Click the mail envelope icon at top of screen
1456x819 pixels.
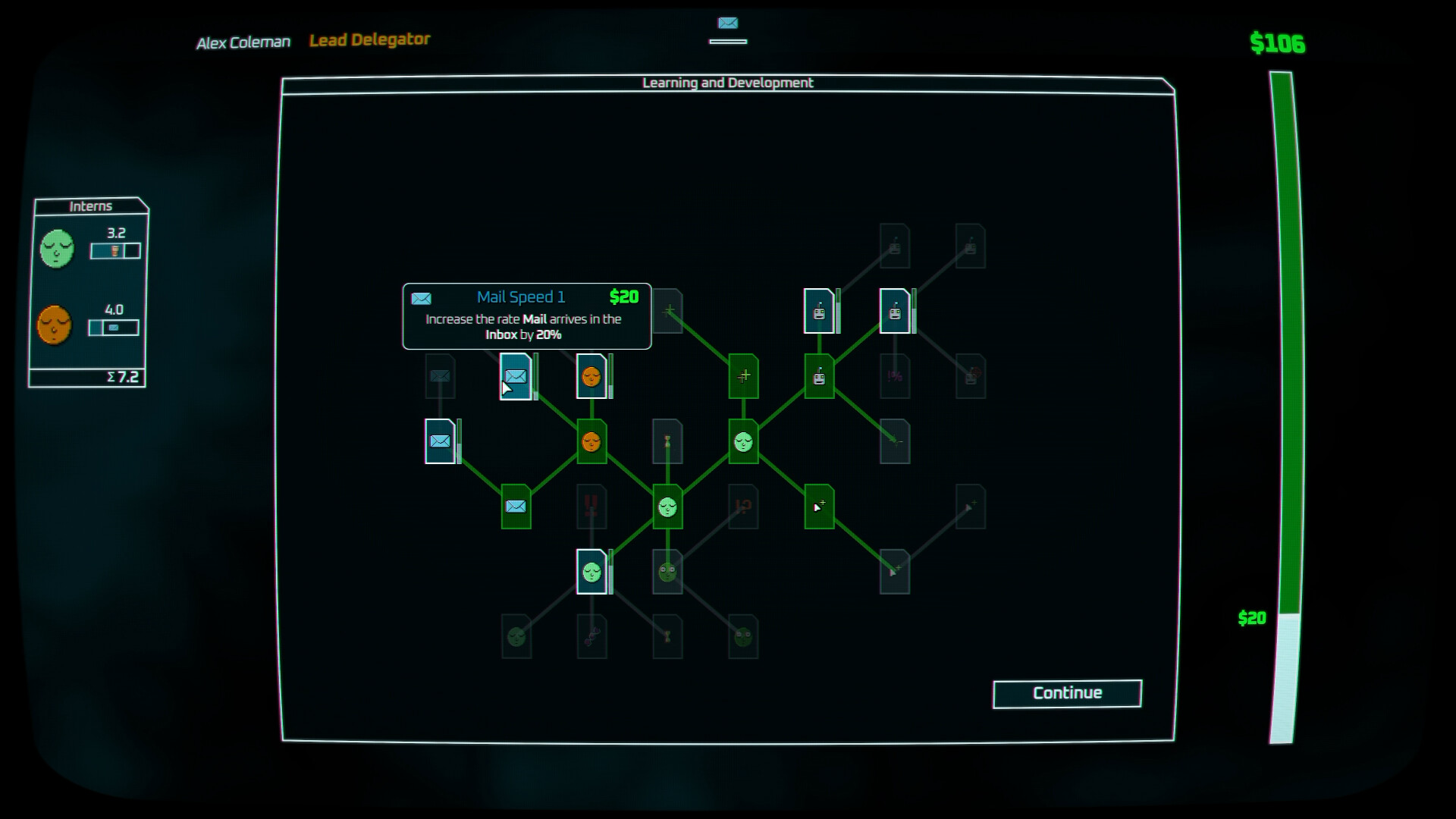(727, 24)
